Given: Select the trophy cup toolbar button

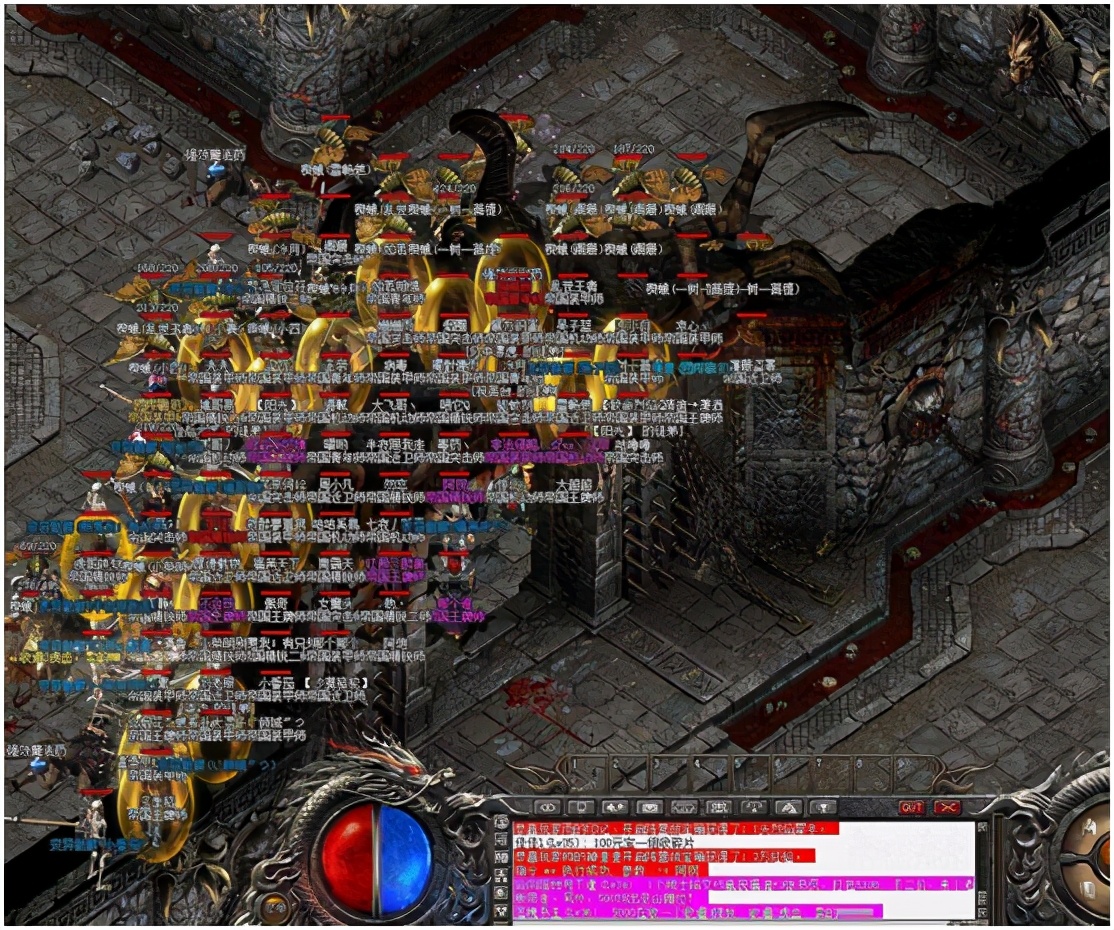Looking at the screenshot, I should (823, 807).
